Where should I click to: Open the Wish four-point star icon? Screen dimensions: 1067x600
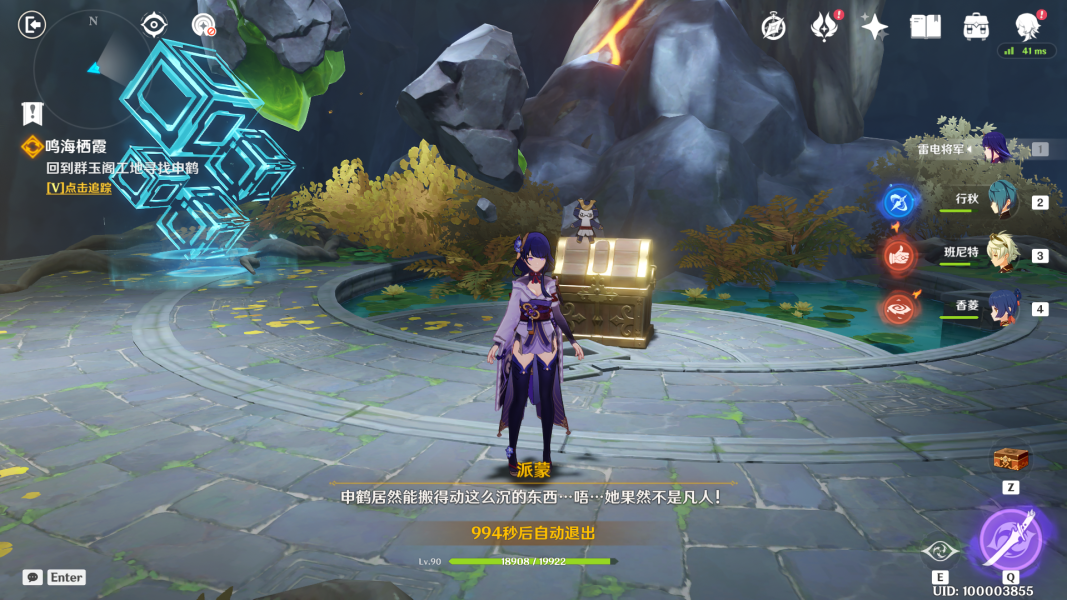[x=874, y=27]
